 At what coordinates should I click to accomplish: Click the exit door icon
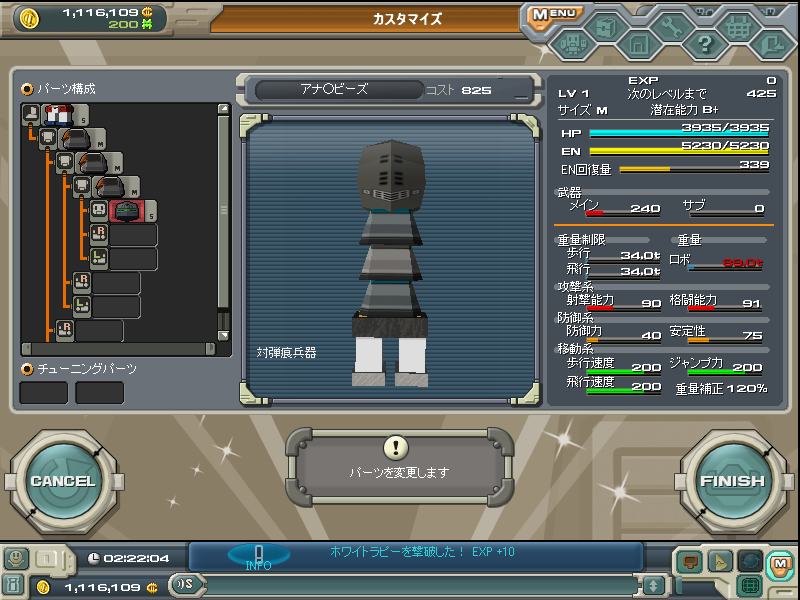(x=771, y=43)
